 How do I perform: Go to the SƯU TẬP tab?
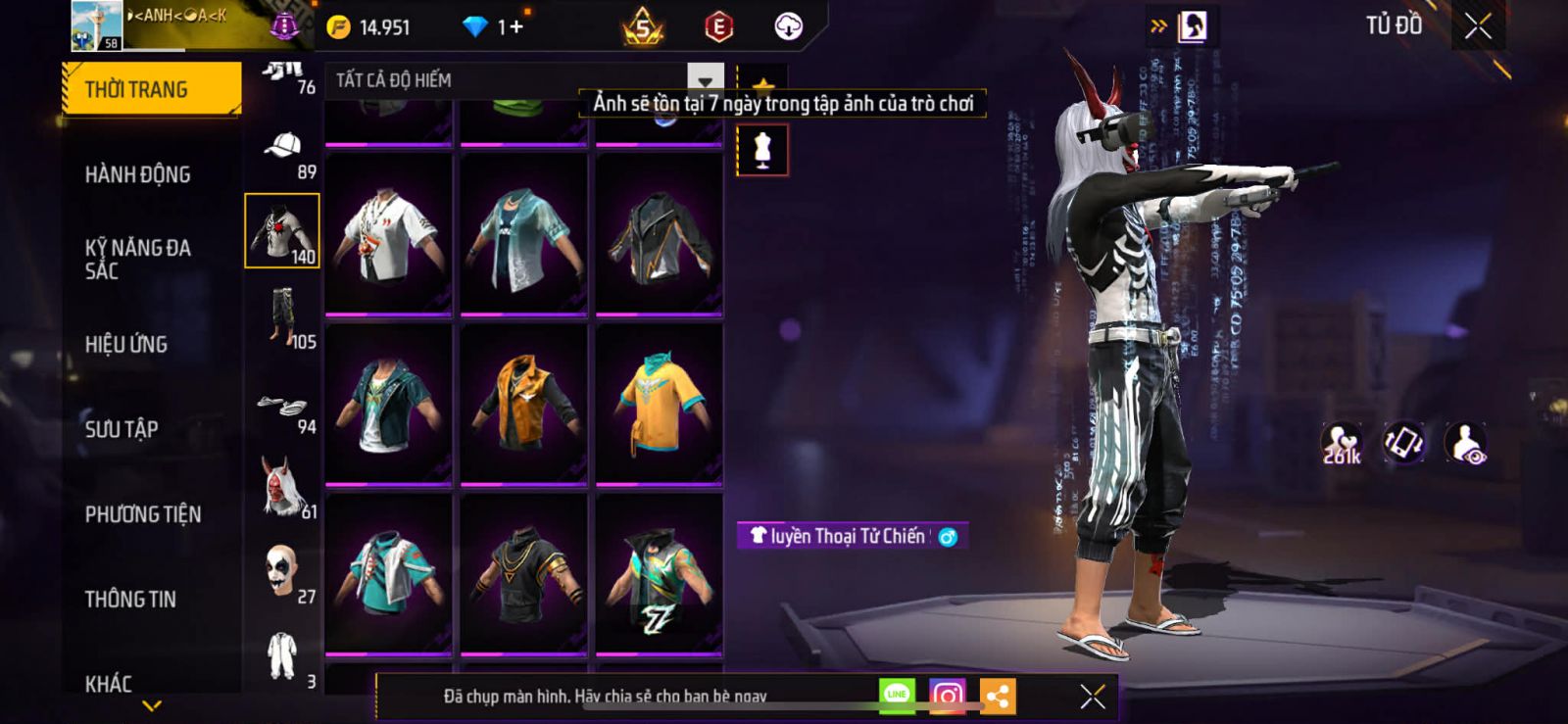pos(122,428)
